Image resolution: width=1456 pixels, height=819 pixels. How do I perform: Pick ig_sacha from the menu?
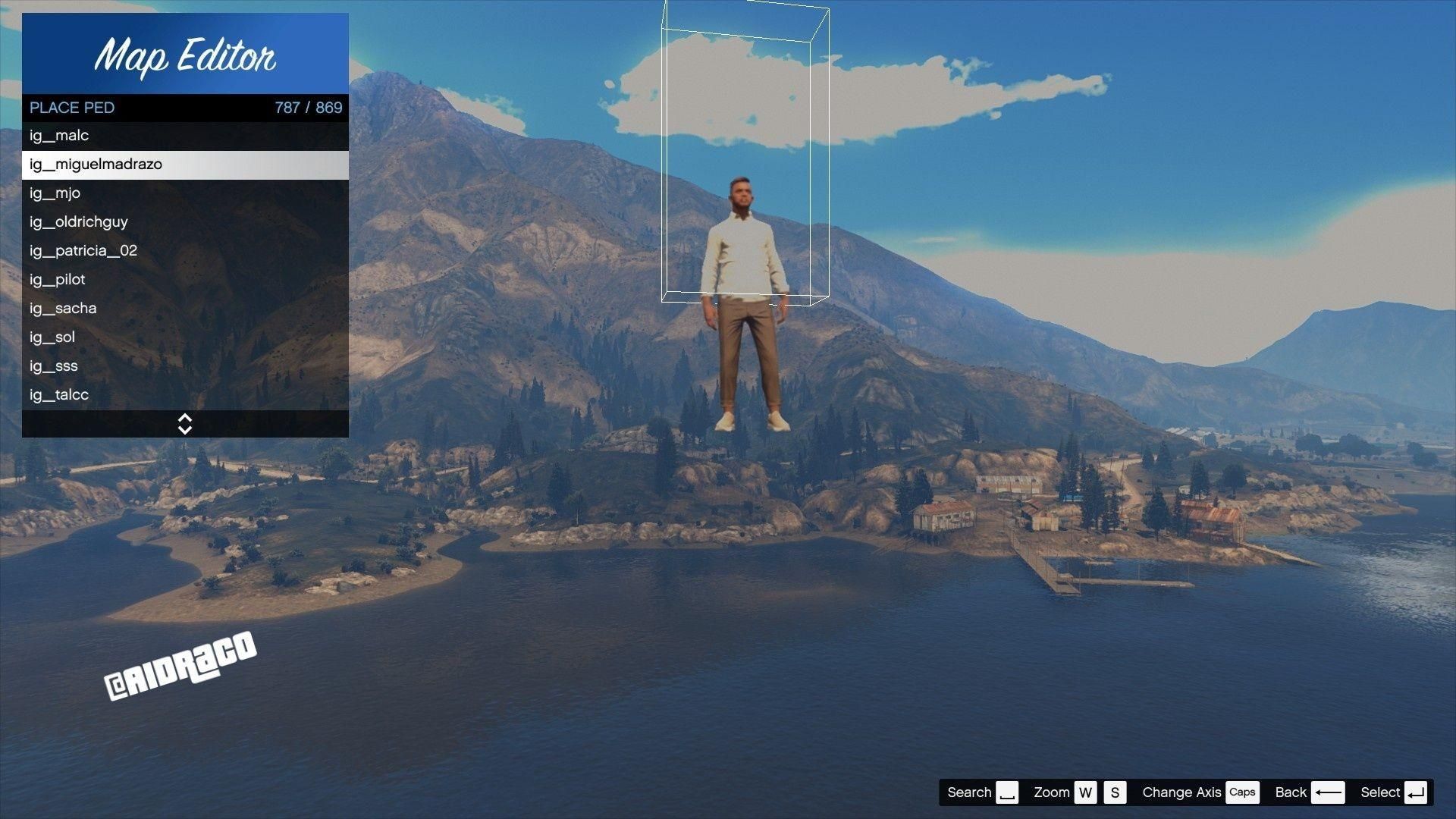point(185,309)
